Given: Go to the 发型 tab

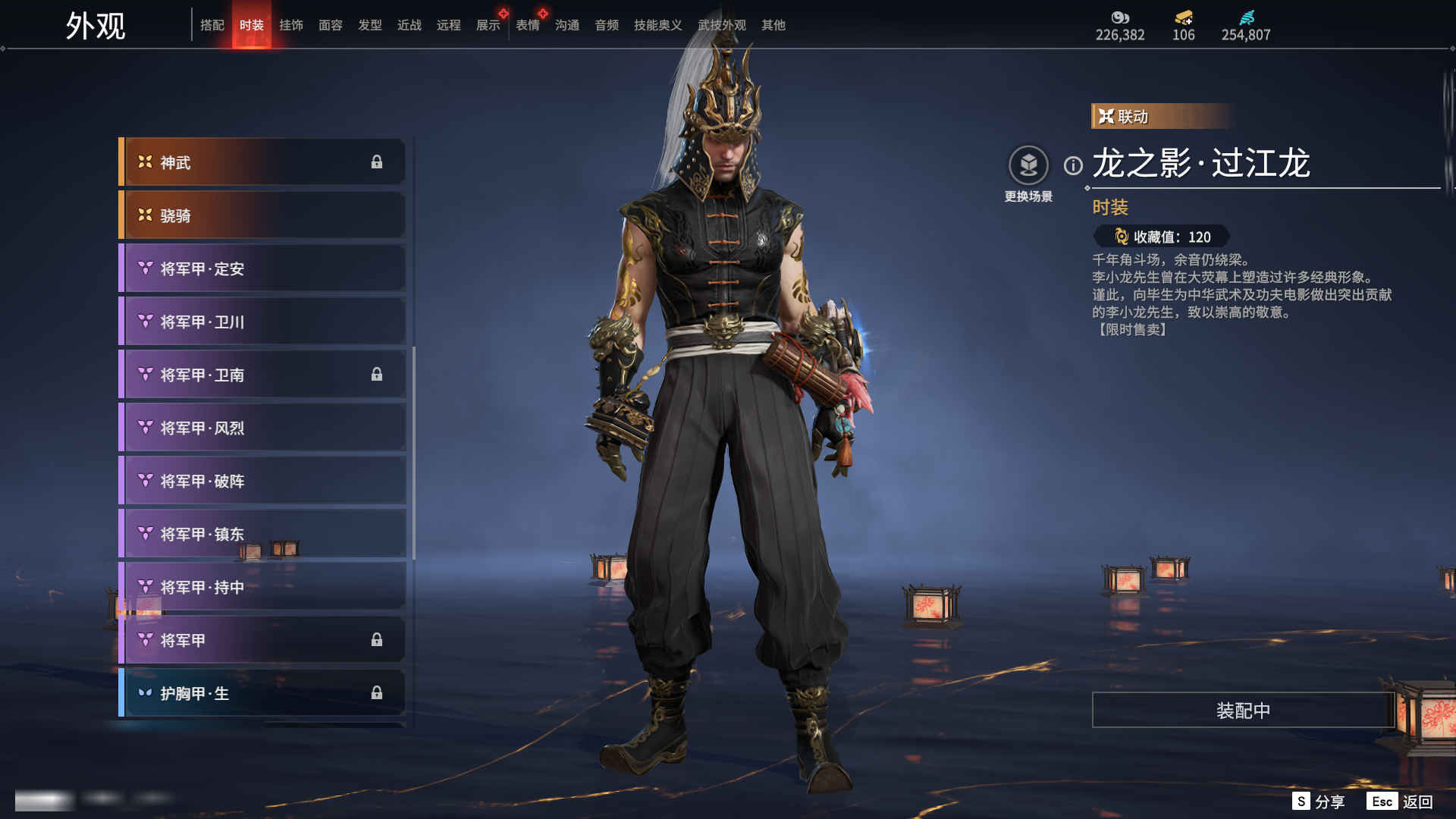Looking at the screenshot, I should (x=370, y=25).
